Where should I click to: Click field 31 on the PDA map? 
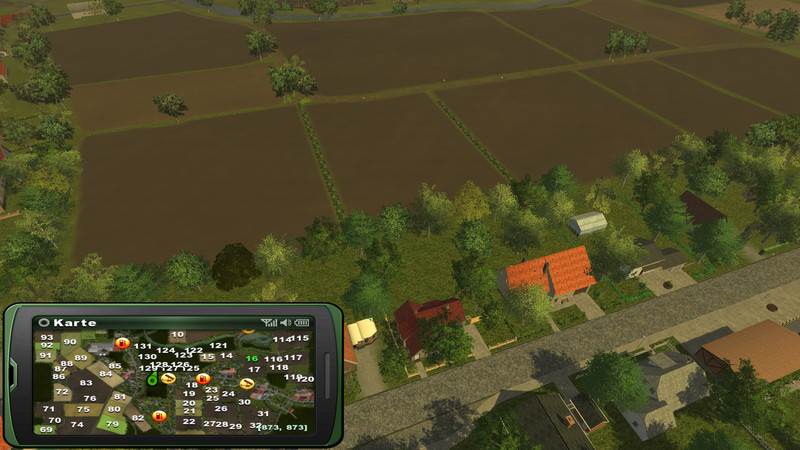[x=263, y=413]
